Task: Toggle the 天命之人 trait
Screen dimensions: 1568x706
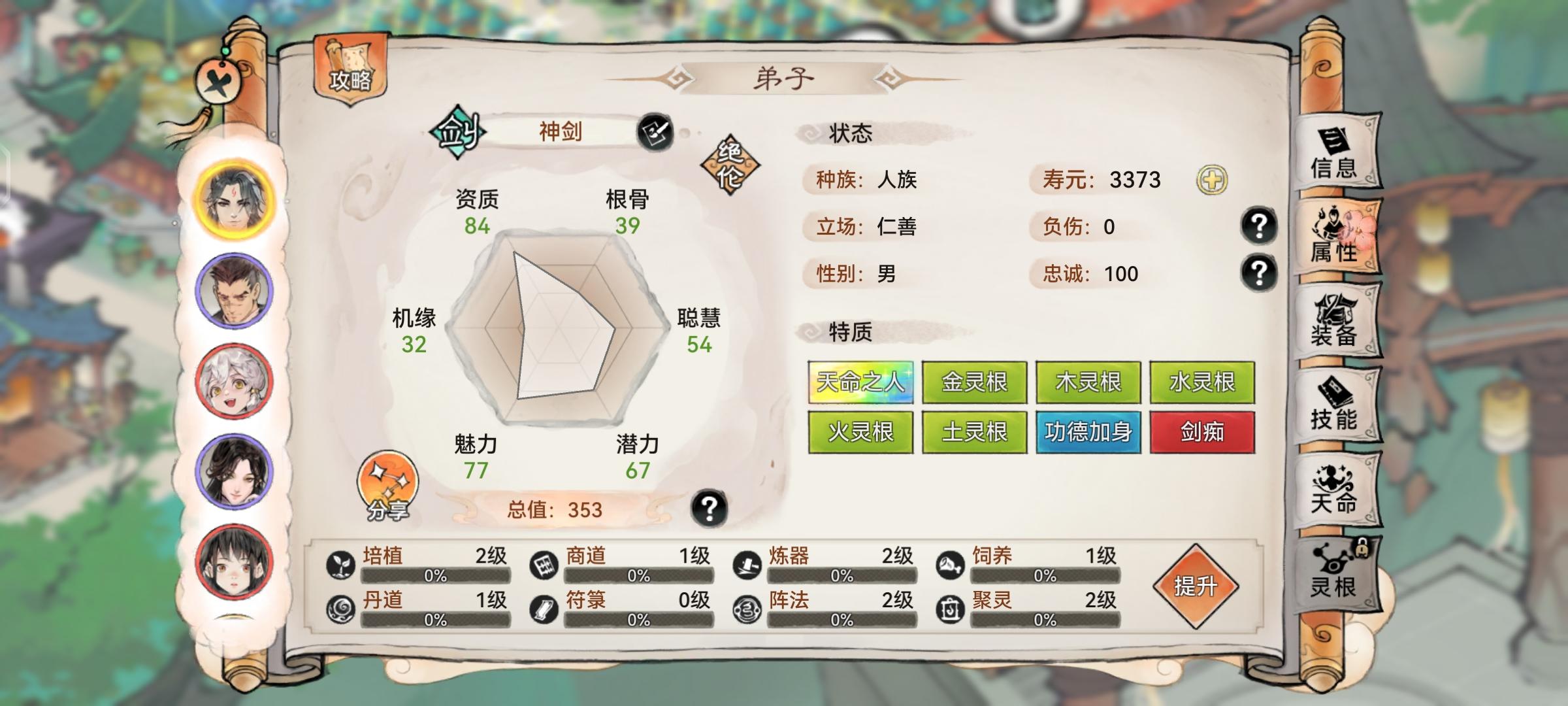Action: [860, 382]
